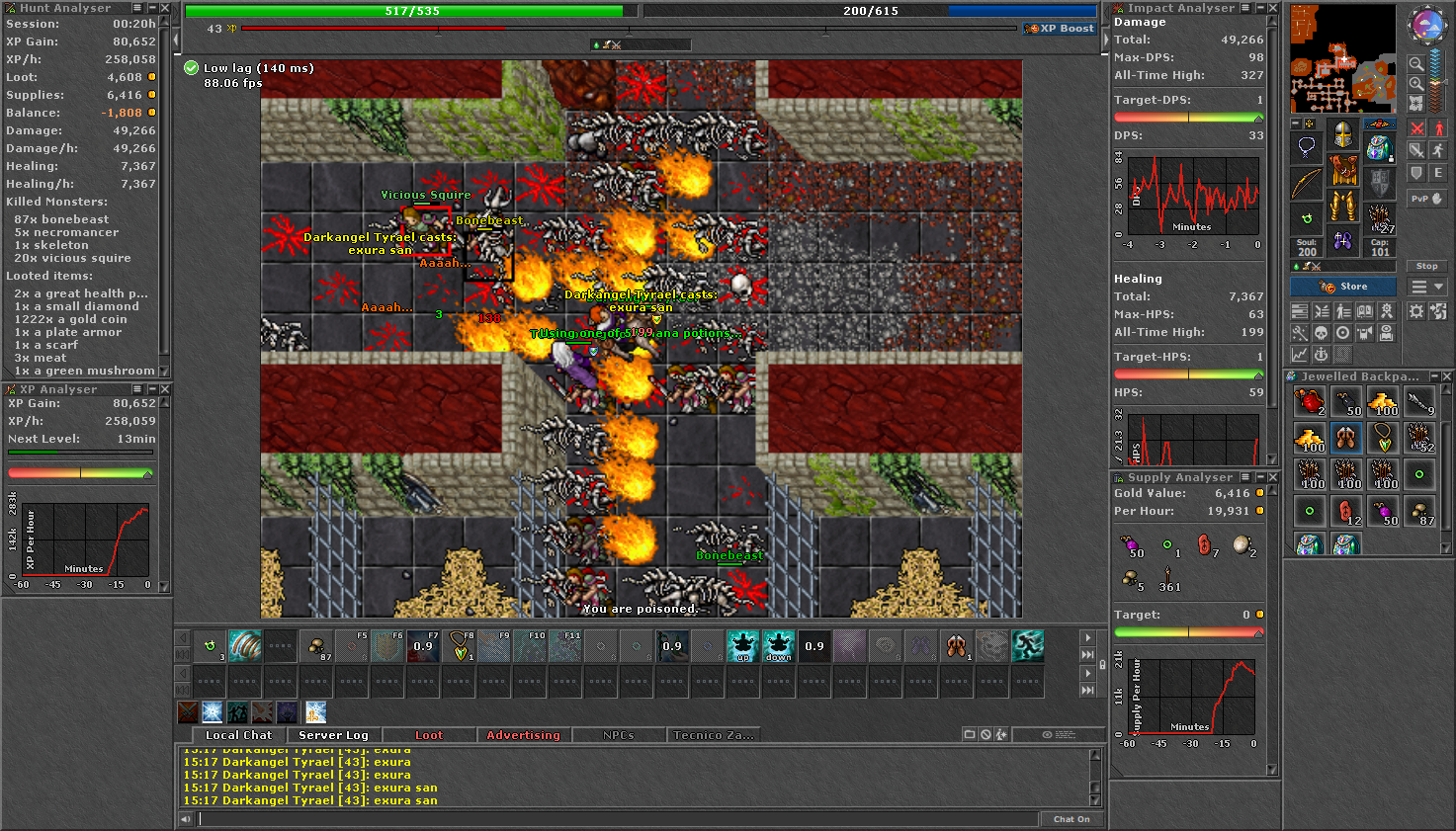Toggle expert mode with the E button
This screenshot has height=831, width=1456.
[1439, 172]
